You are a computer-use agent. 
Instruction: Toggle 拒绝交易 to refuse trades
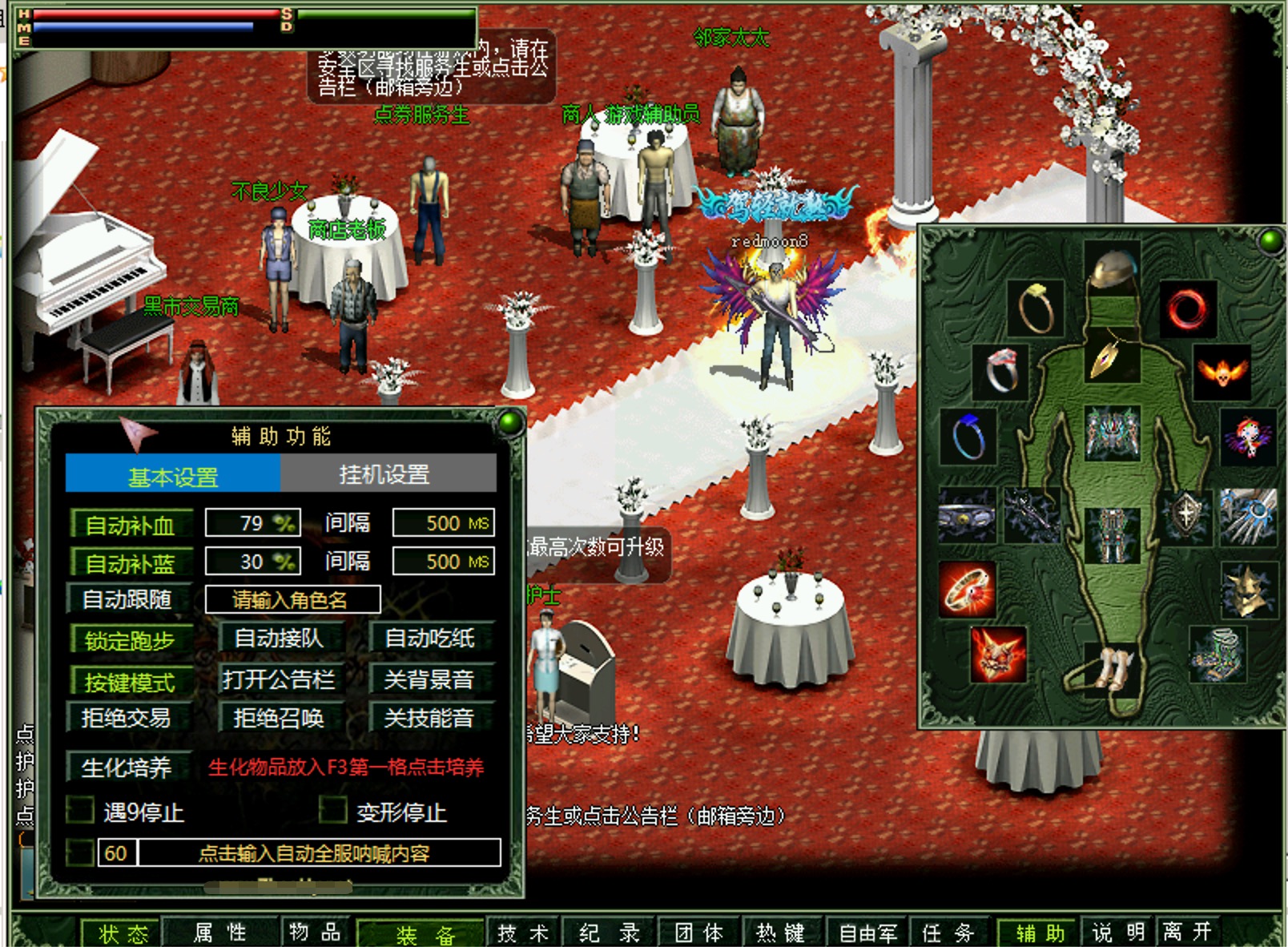coord(128,718)
